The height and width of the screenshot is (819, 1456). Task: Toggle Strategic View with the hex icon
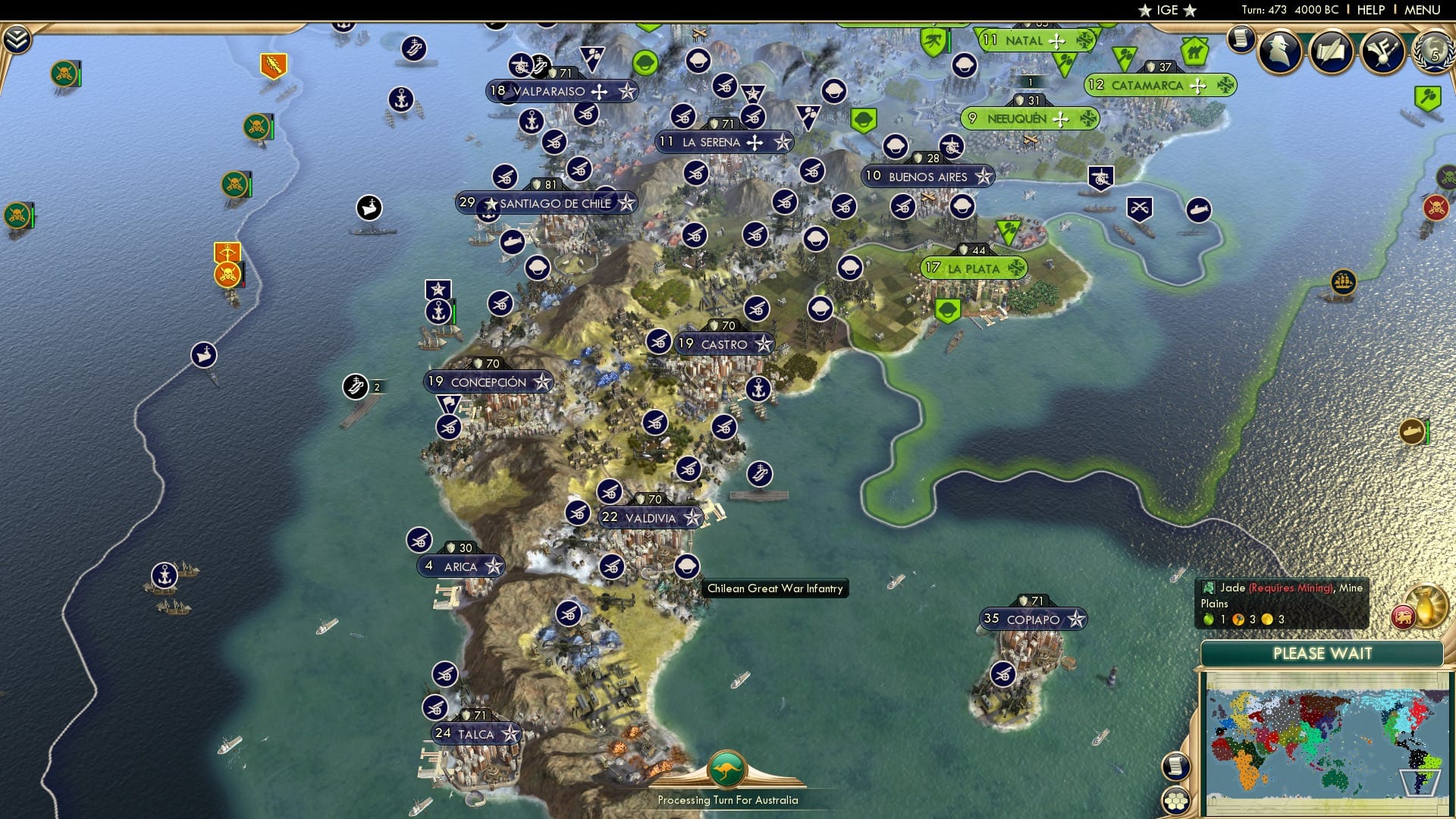[1175, 801]
